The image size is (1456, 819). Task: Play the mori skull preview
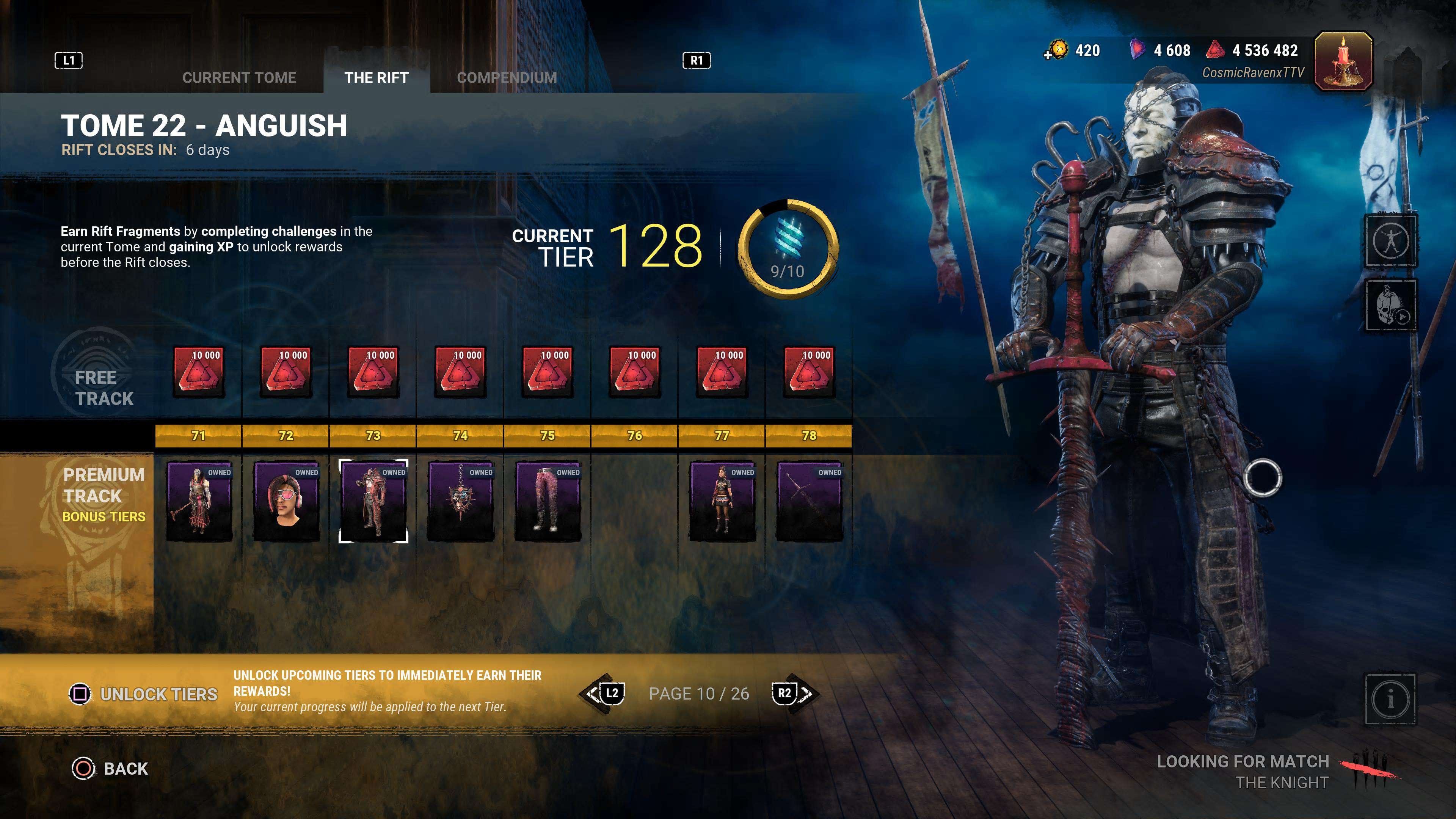[1390, 305]
